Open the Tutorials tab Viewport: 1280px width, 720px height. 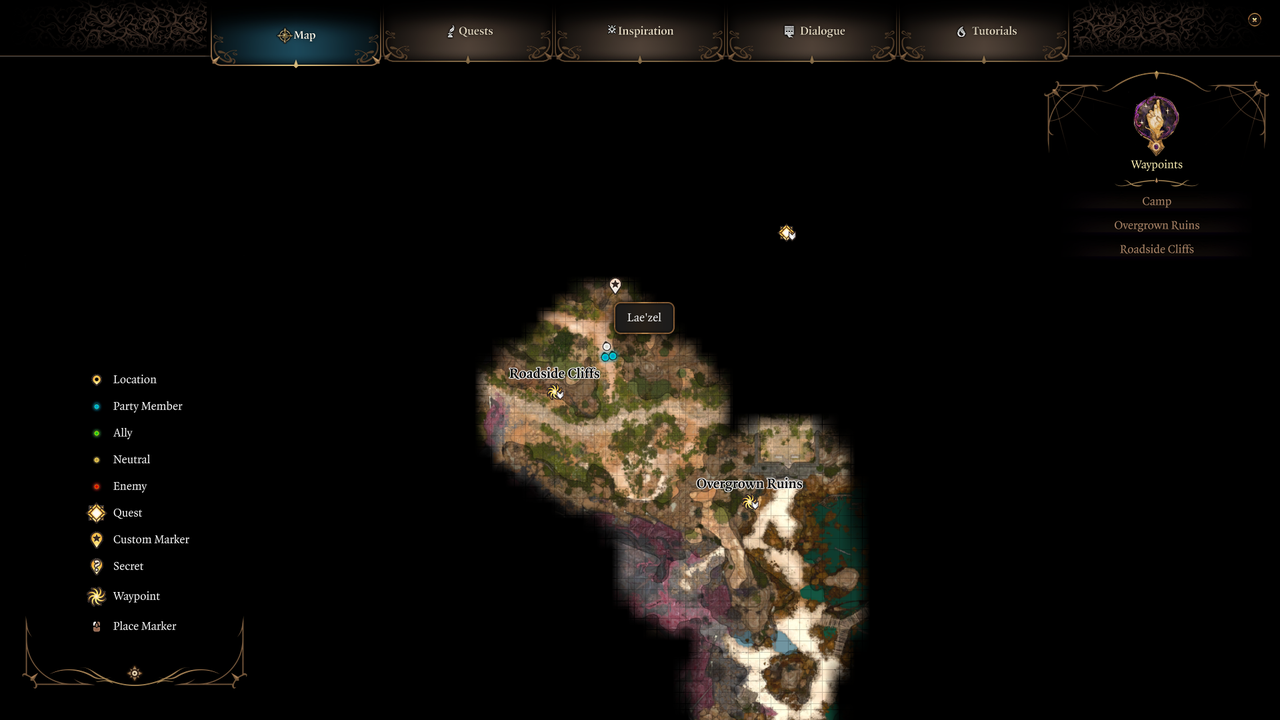[986, 31]
